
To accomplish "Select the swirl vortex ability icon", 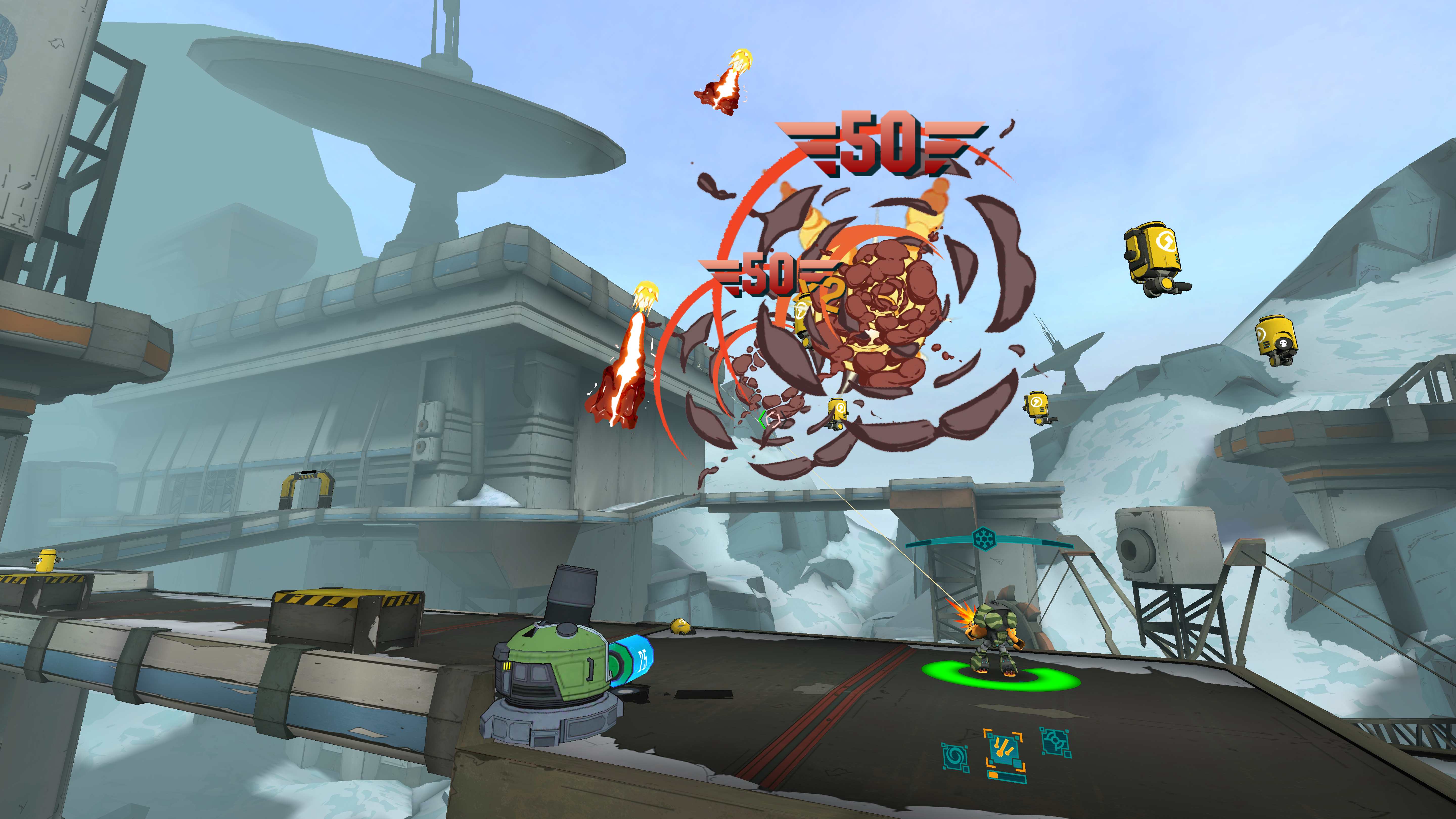I will [x=955, y=756].
